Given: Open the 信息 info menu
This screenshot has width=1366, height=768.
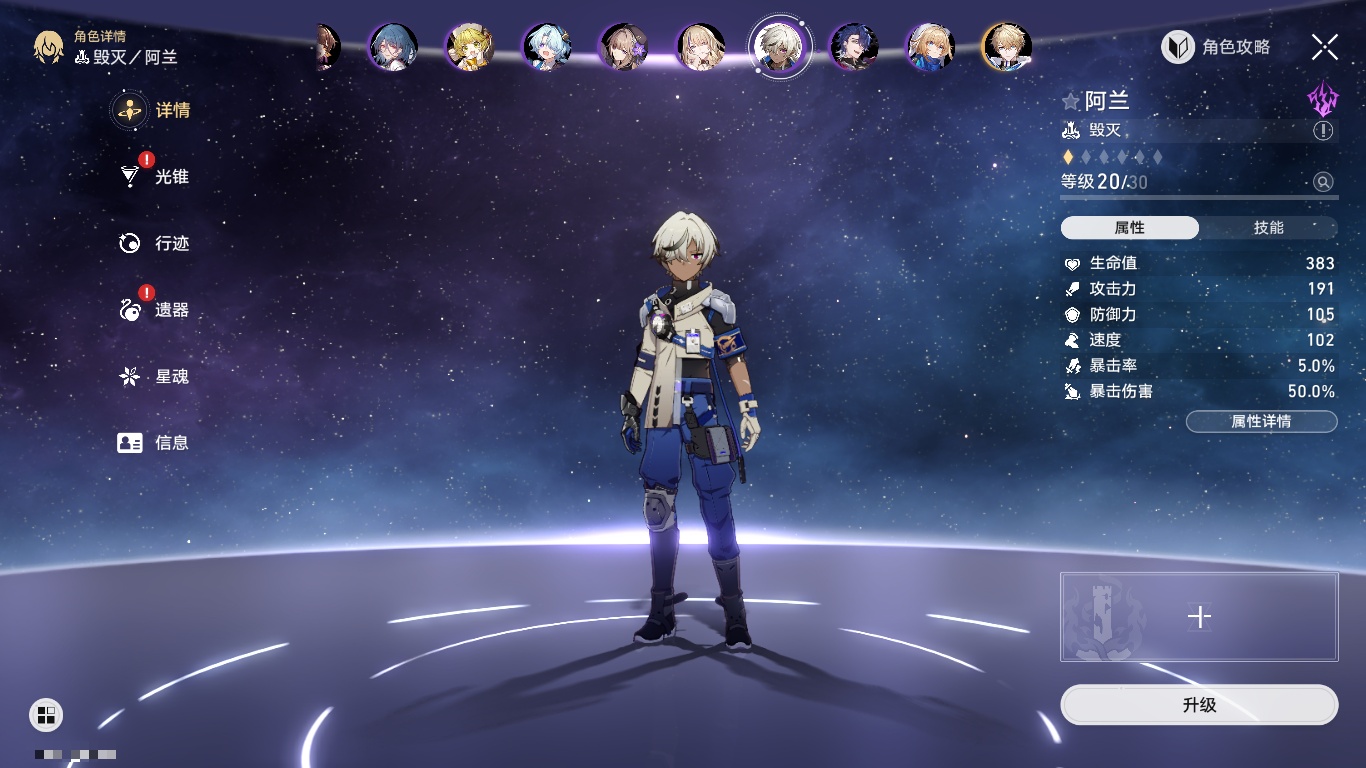Looking at the screenshot, I should pos(153,443).
